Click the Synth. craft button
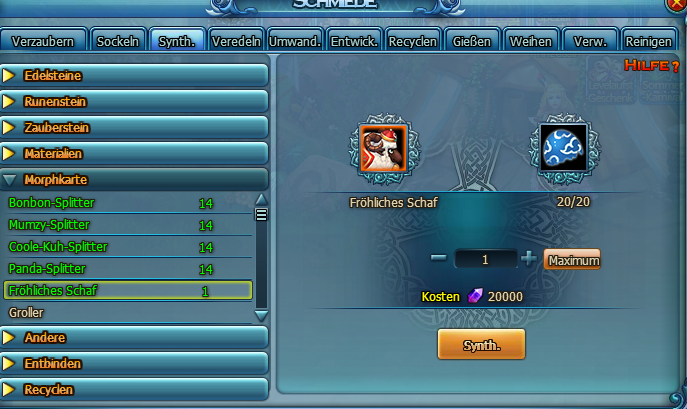Screen dimensions: 687x409 pyautogui.click(x=481, y=344)
